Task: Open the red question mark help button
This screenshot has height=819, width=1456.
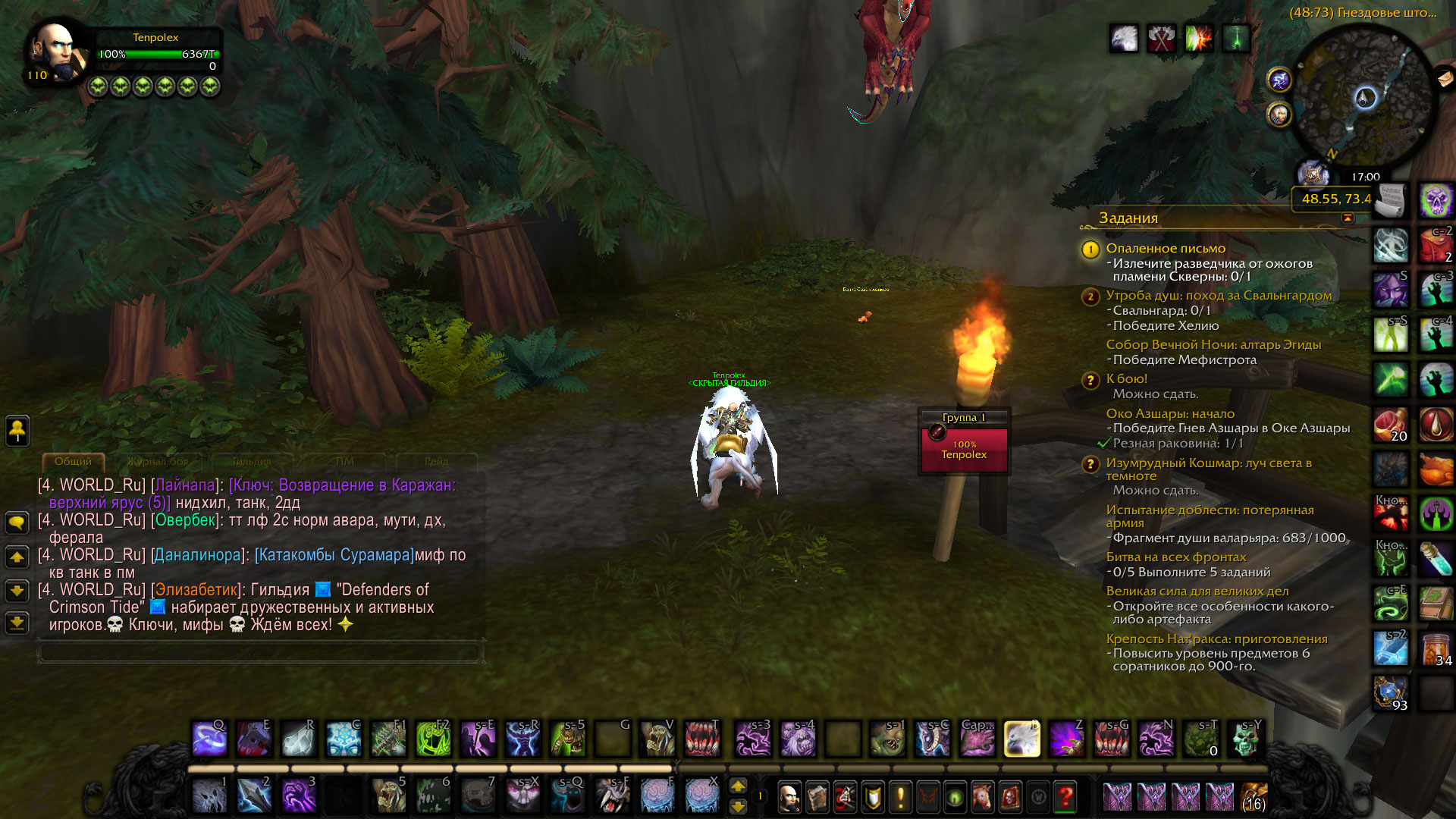Action: point(1065,797)
